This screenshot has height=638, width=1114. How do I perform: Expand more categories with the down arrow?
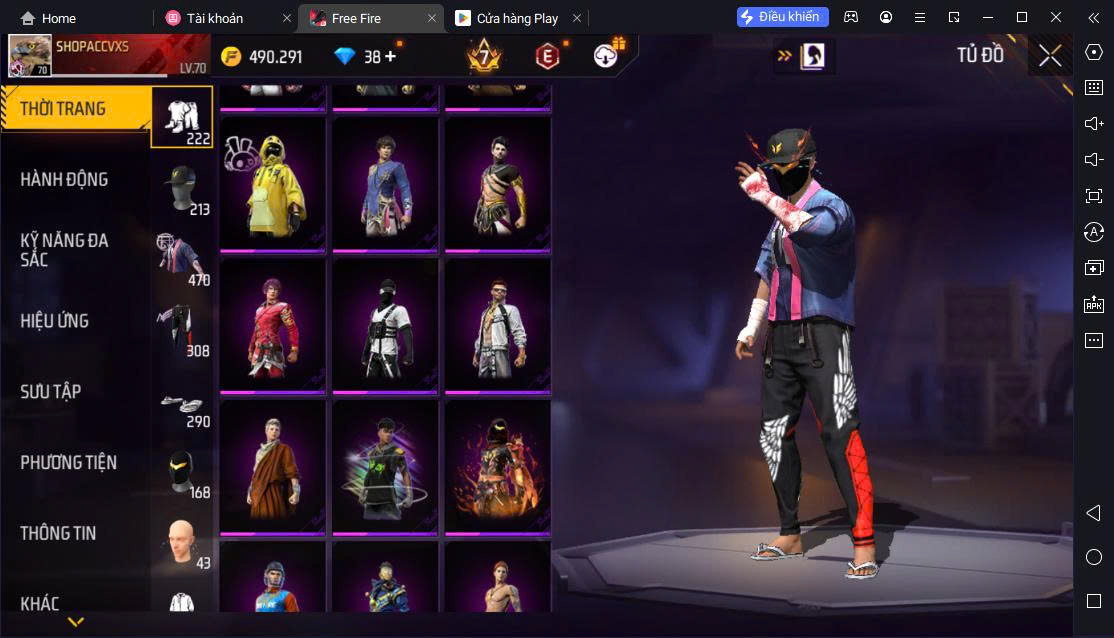[75, 622]
